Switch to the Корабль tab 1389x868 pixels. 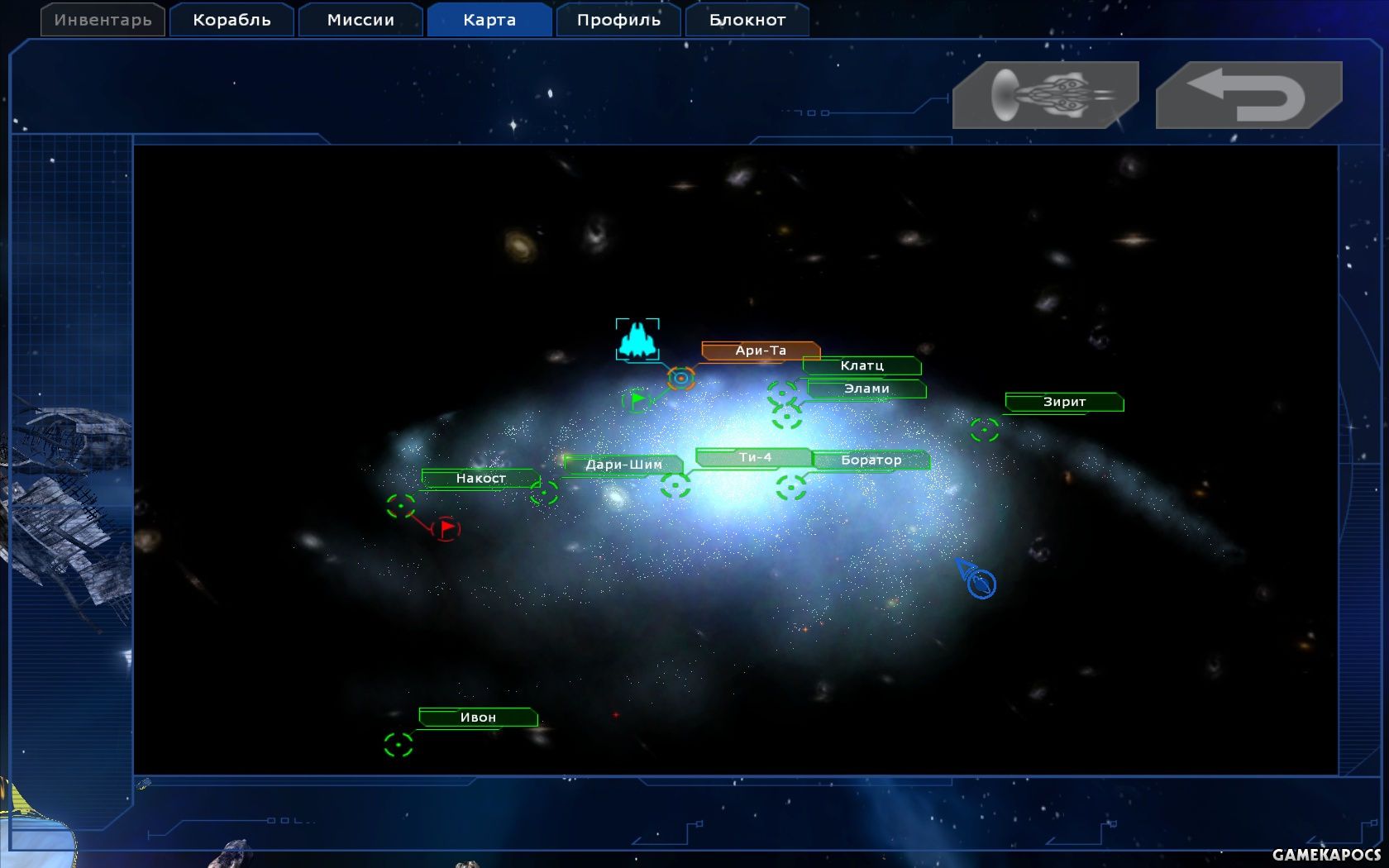tap(231, 20)
